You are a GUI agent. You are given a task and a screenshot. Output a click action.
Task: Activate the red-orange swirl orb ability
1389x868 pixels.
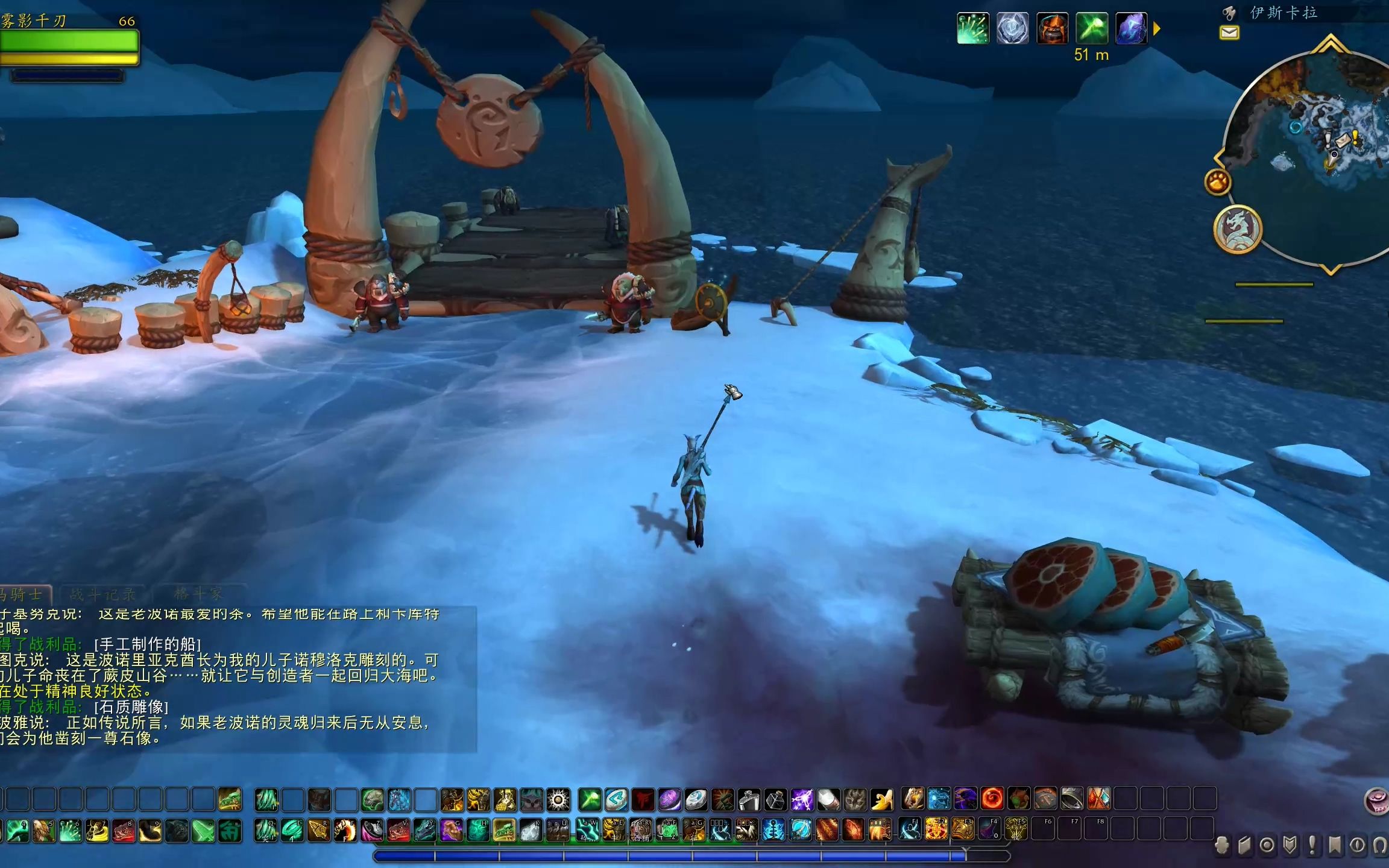[992, 799]
